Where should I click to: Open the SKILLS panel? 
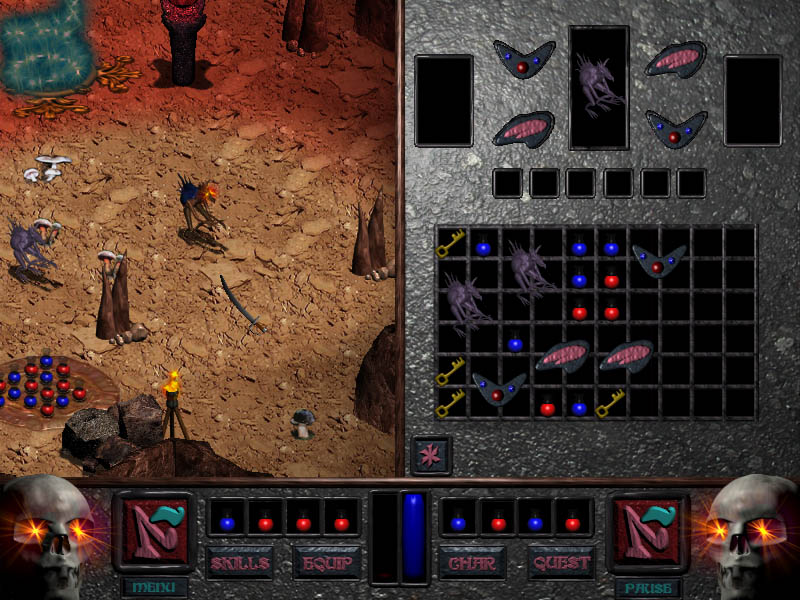click(x=240, y=563)
